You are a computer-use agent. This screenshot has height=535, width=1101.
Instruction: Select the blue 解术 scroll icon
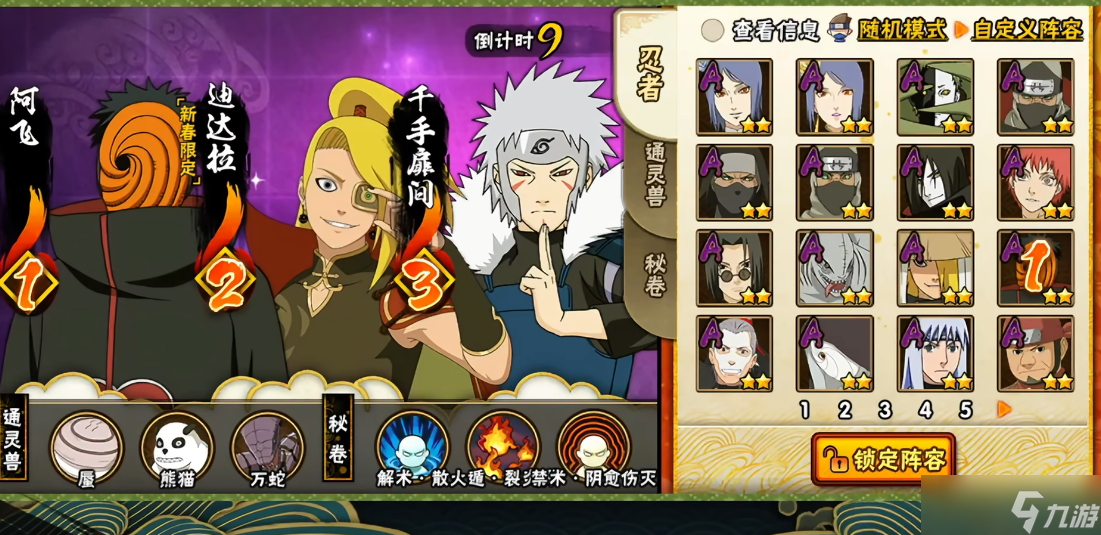(412, 445)
